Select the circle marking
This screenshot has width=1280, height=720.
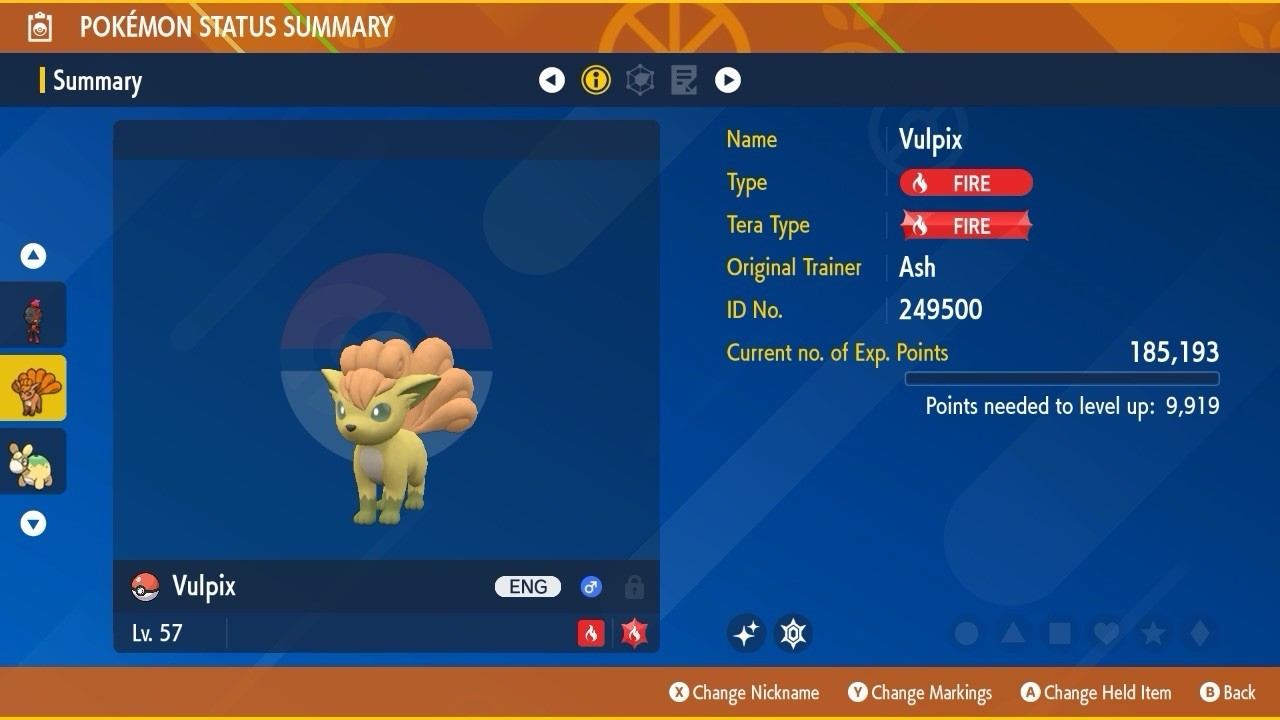coord(966,633)
